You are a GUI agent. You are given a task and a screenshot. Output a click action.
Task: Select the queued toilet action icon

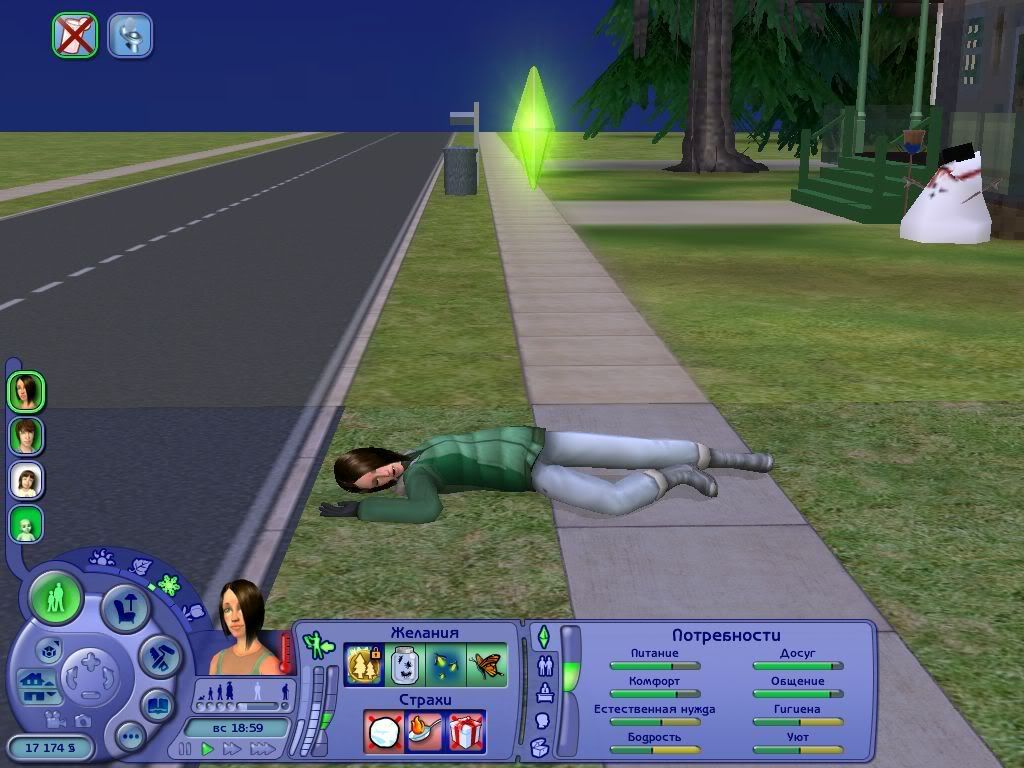[x=130, y=35]
